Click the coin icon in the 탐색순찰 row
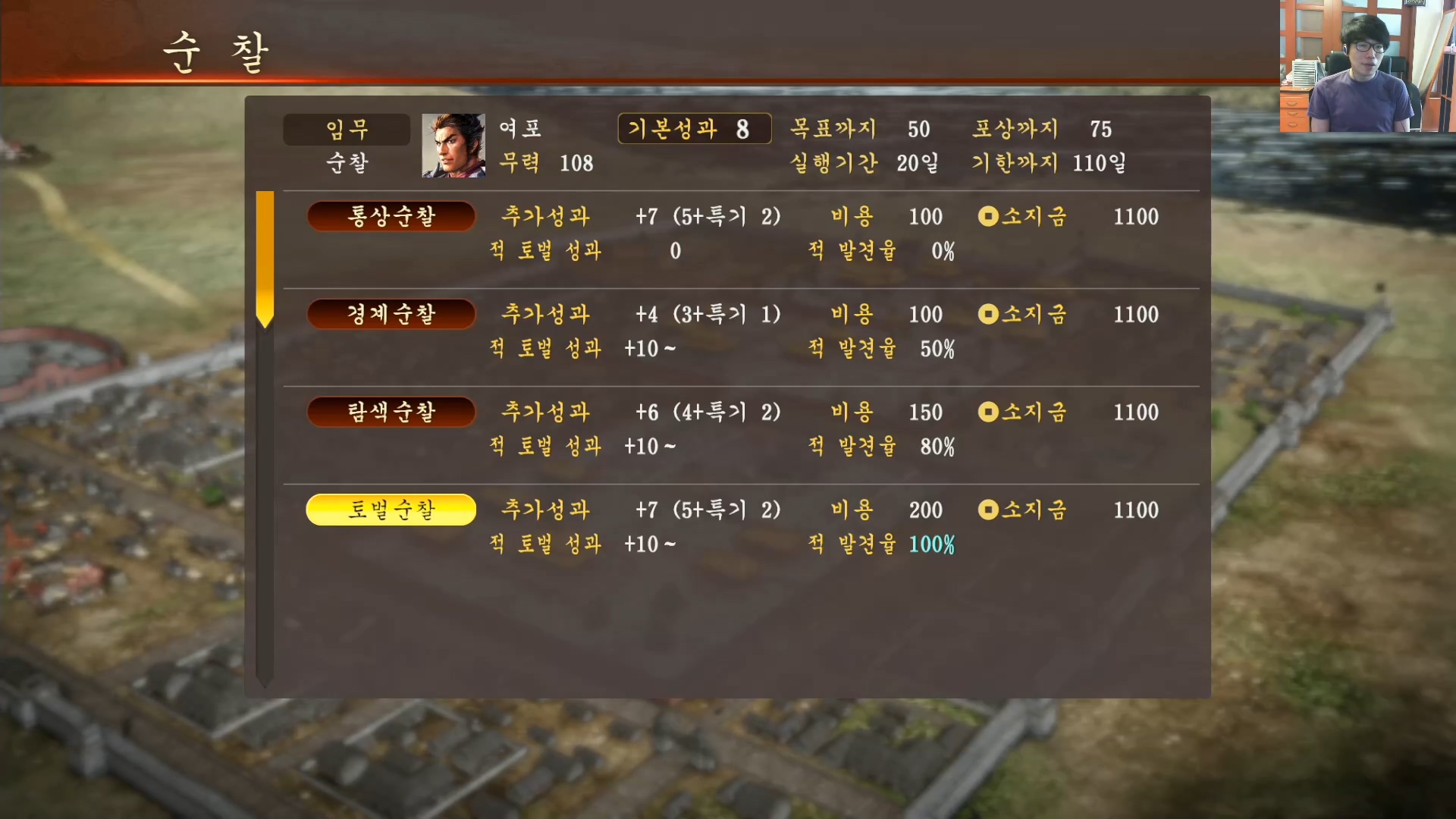Viewport: 1456px width, 819px height. [x=988, y=413]
